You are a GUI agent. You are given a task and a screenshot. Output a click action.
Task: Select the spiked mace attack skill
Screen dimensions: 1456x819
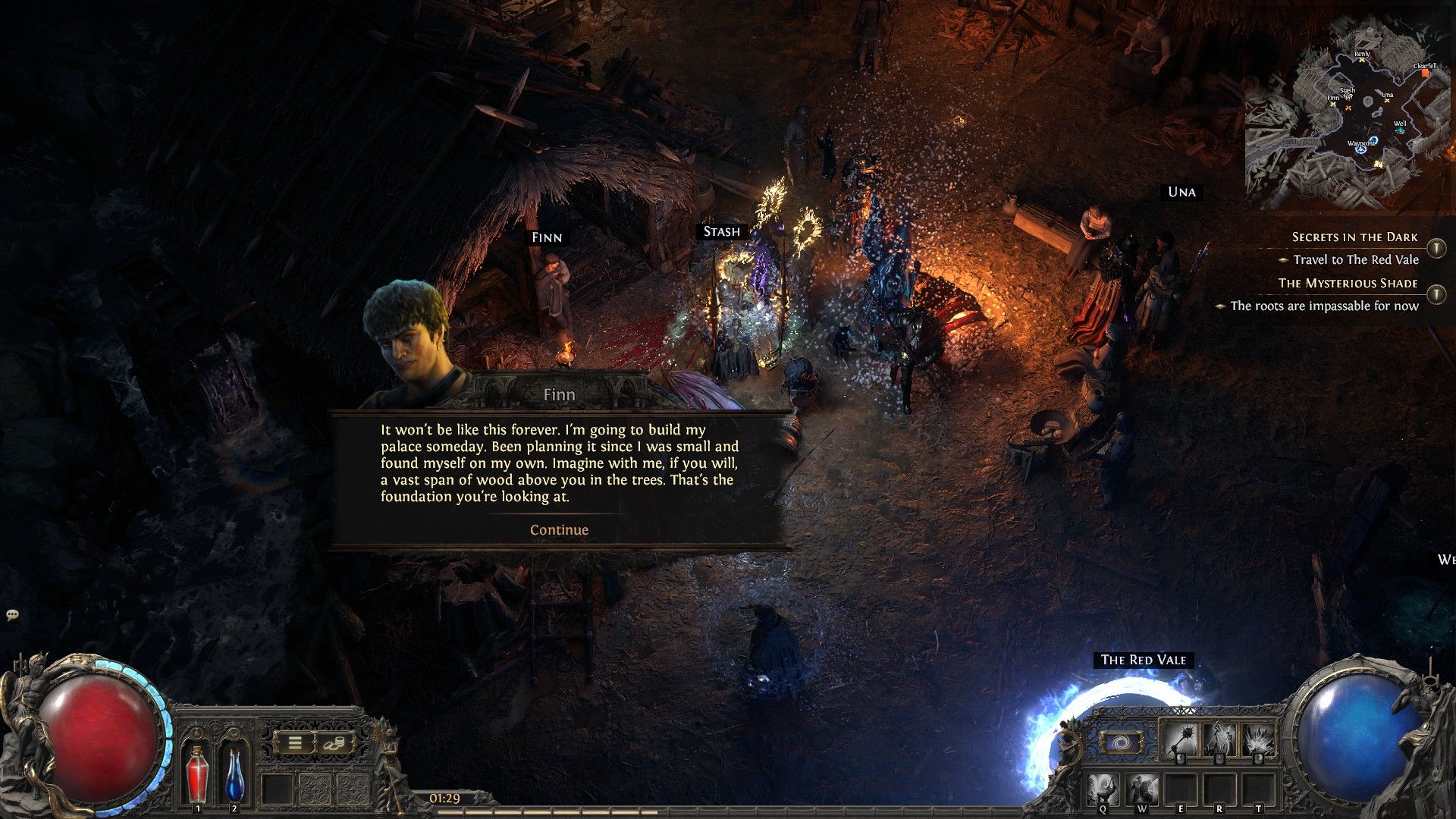click(1180, 739)
